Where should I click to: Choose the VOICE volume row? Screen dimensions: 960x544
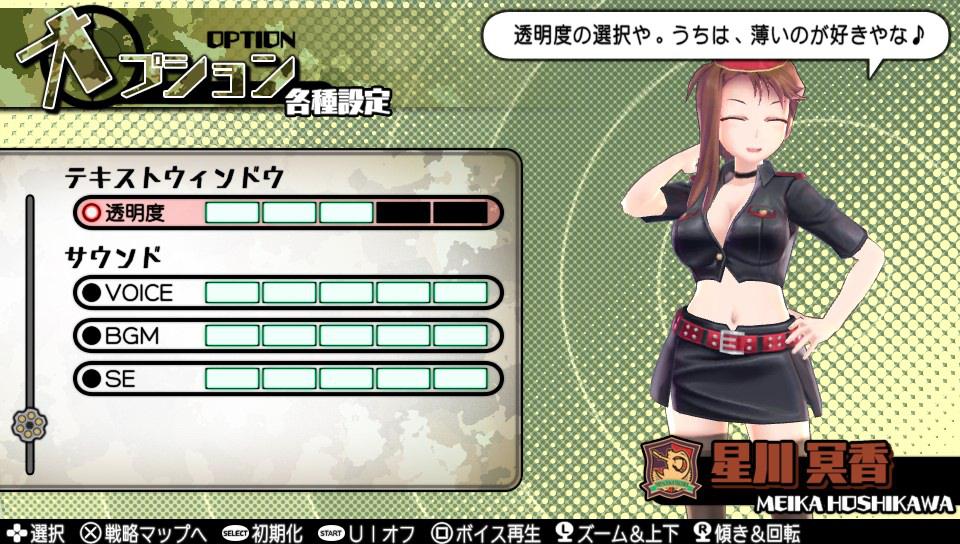click(x=287, y=293)
